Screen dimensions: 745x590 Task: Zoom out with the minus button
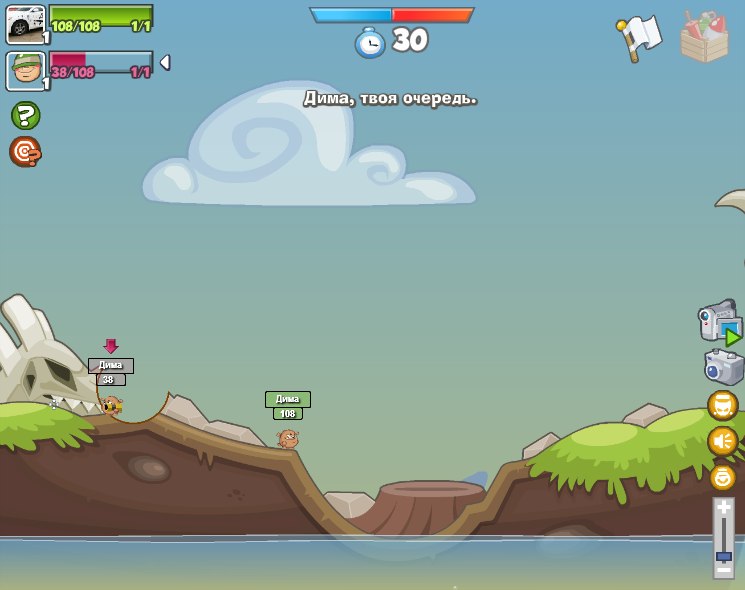pyautogui.click(x=724, y=569)
